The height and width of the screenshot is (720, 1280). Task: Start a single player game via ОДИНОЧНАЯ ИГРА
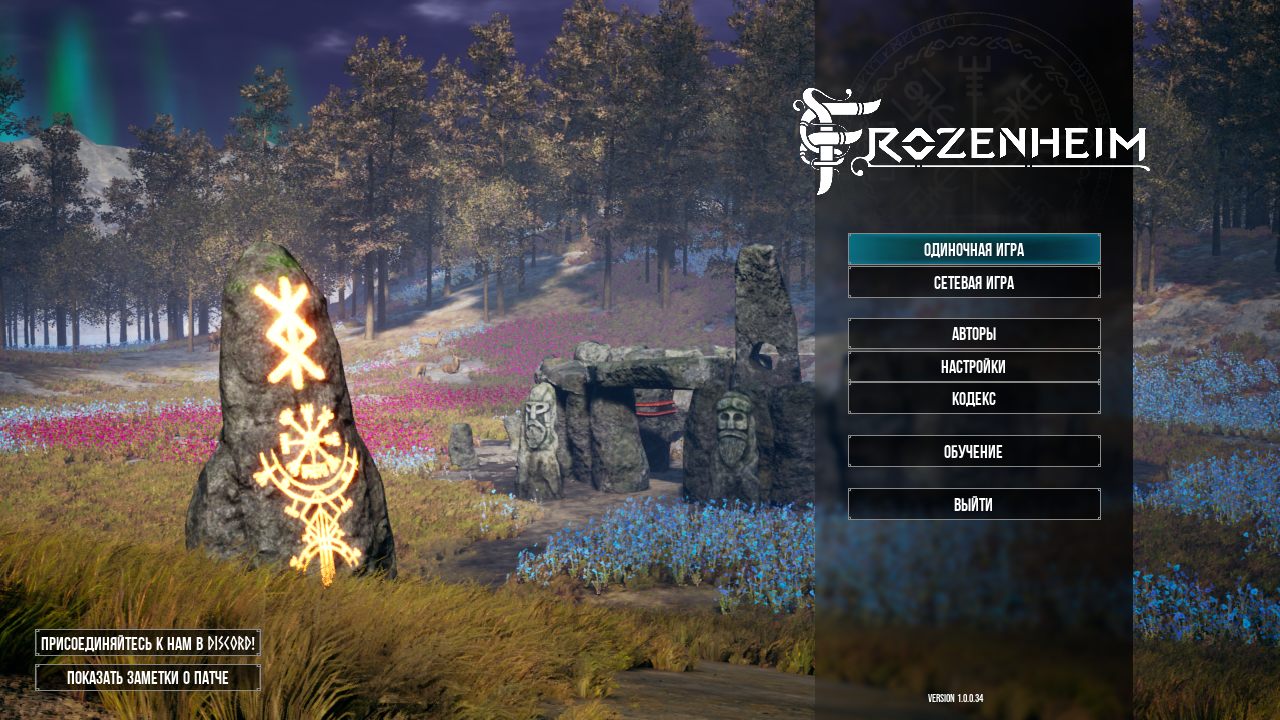coord(974,250)
